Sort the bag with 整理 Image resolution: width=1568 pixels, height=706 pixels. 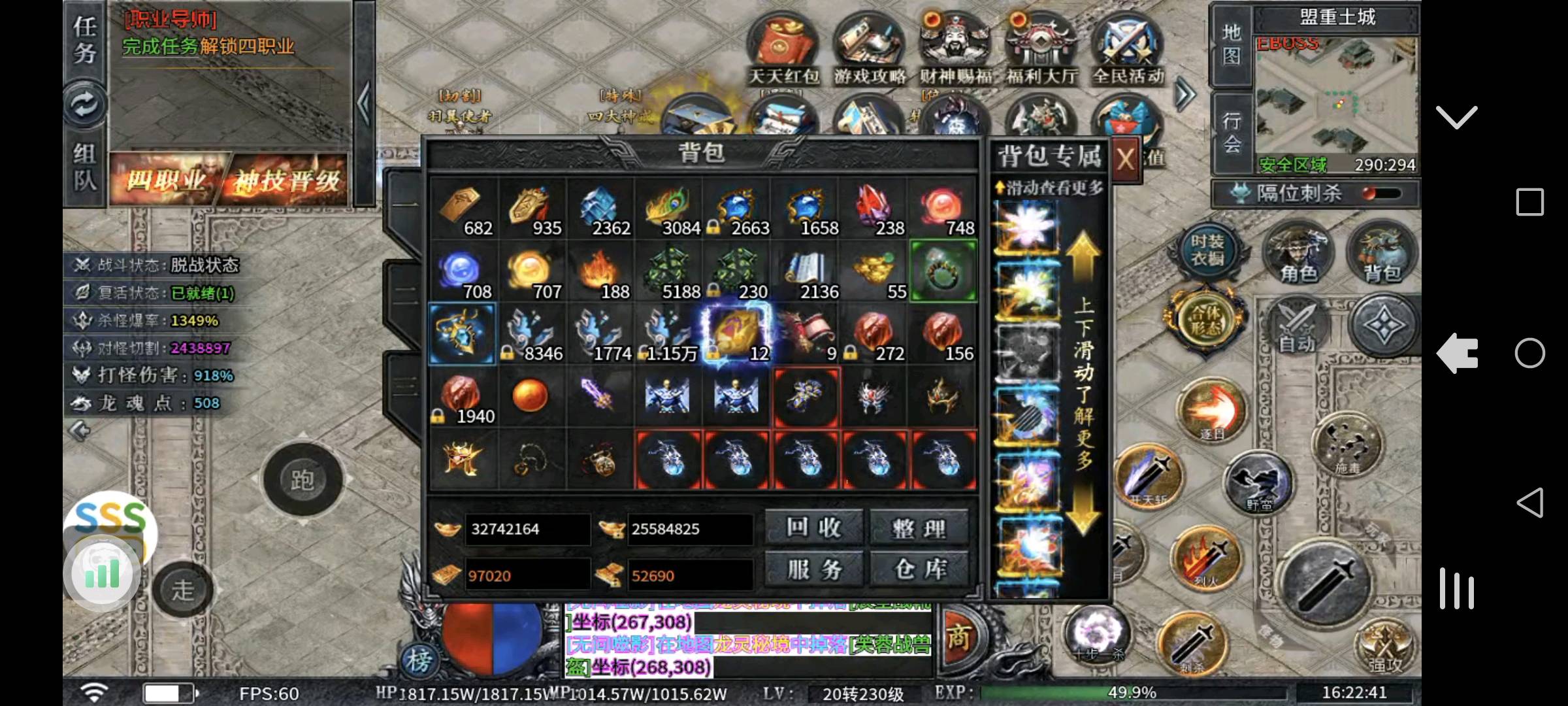(919, 528)
